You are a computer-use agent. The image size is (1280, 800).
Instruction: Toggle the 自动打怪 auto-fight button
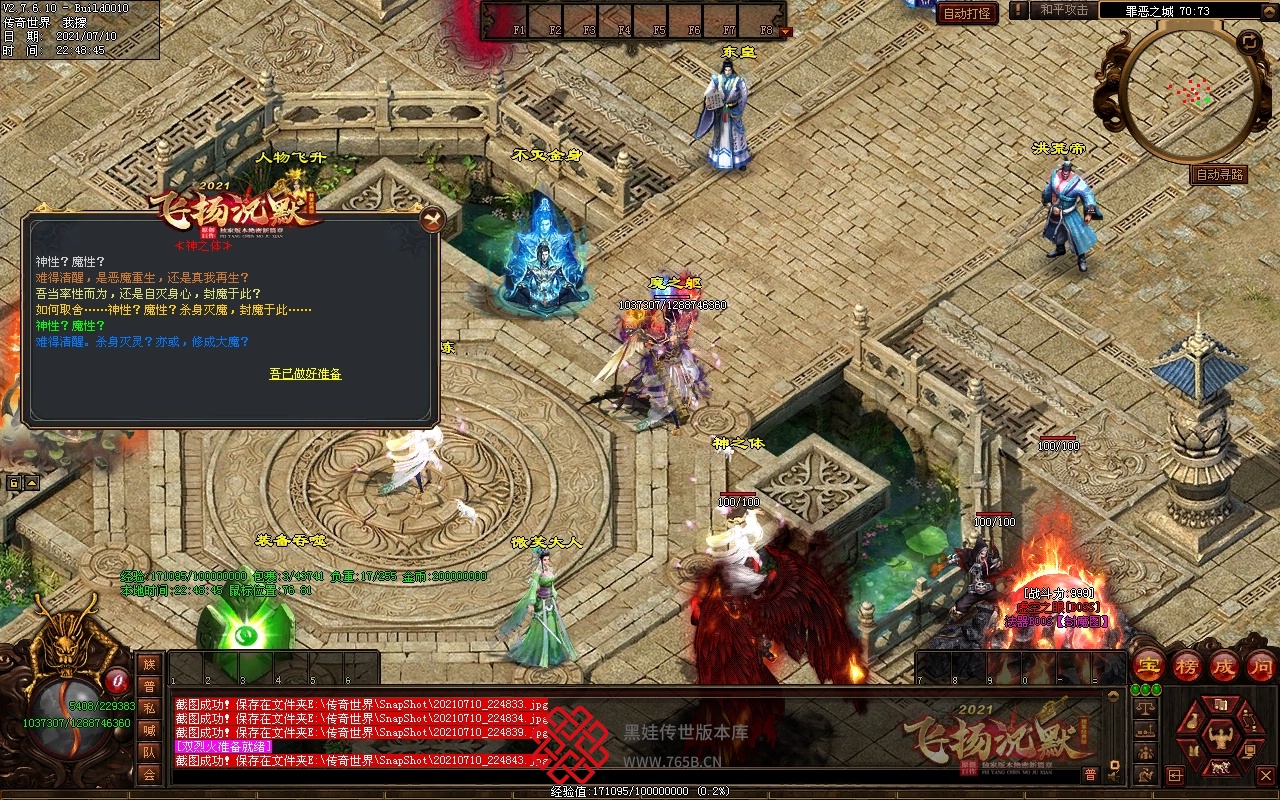[x=968, y=13]
